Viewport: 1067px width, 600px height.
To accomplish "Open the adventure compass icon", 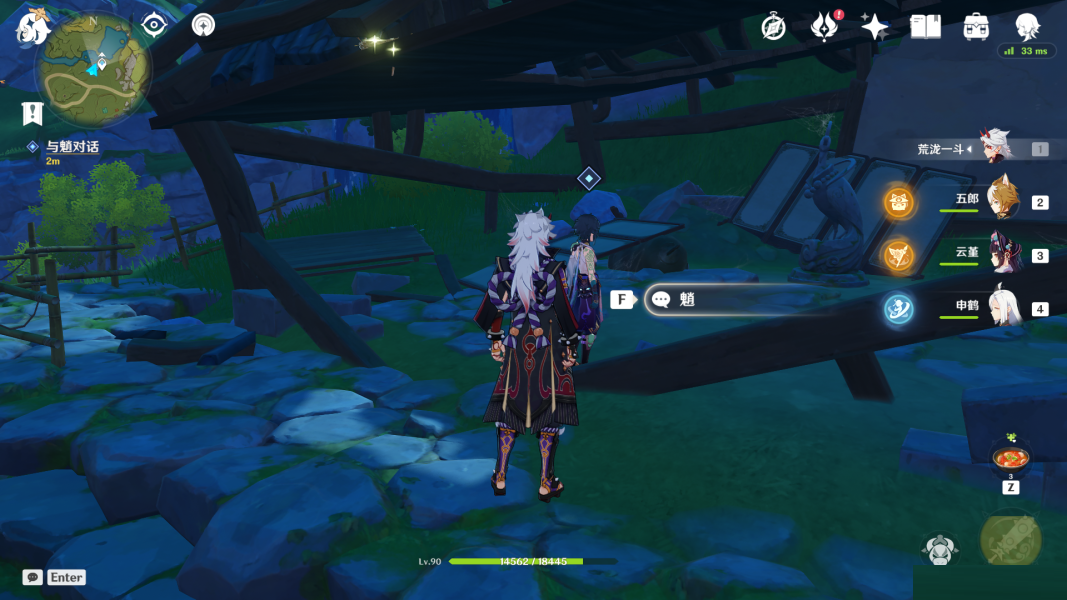I will point(773,27).
